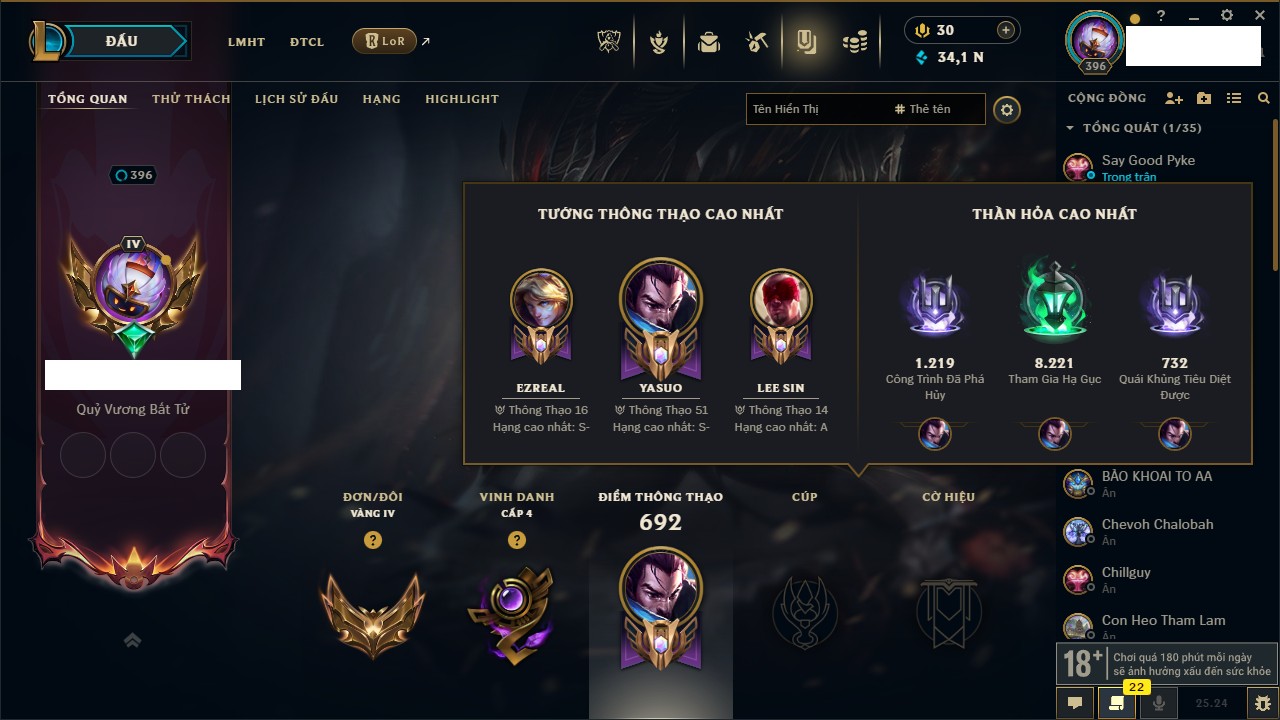Screen dimensions: 1280x720
Task: Open the backpack collection icon
Action: pos(709,42)
